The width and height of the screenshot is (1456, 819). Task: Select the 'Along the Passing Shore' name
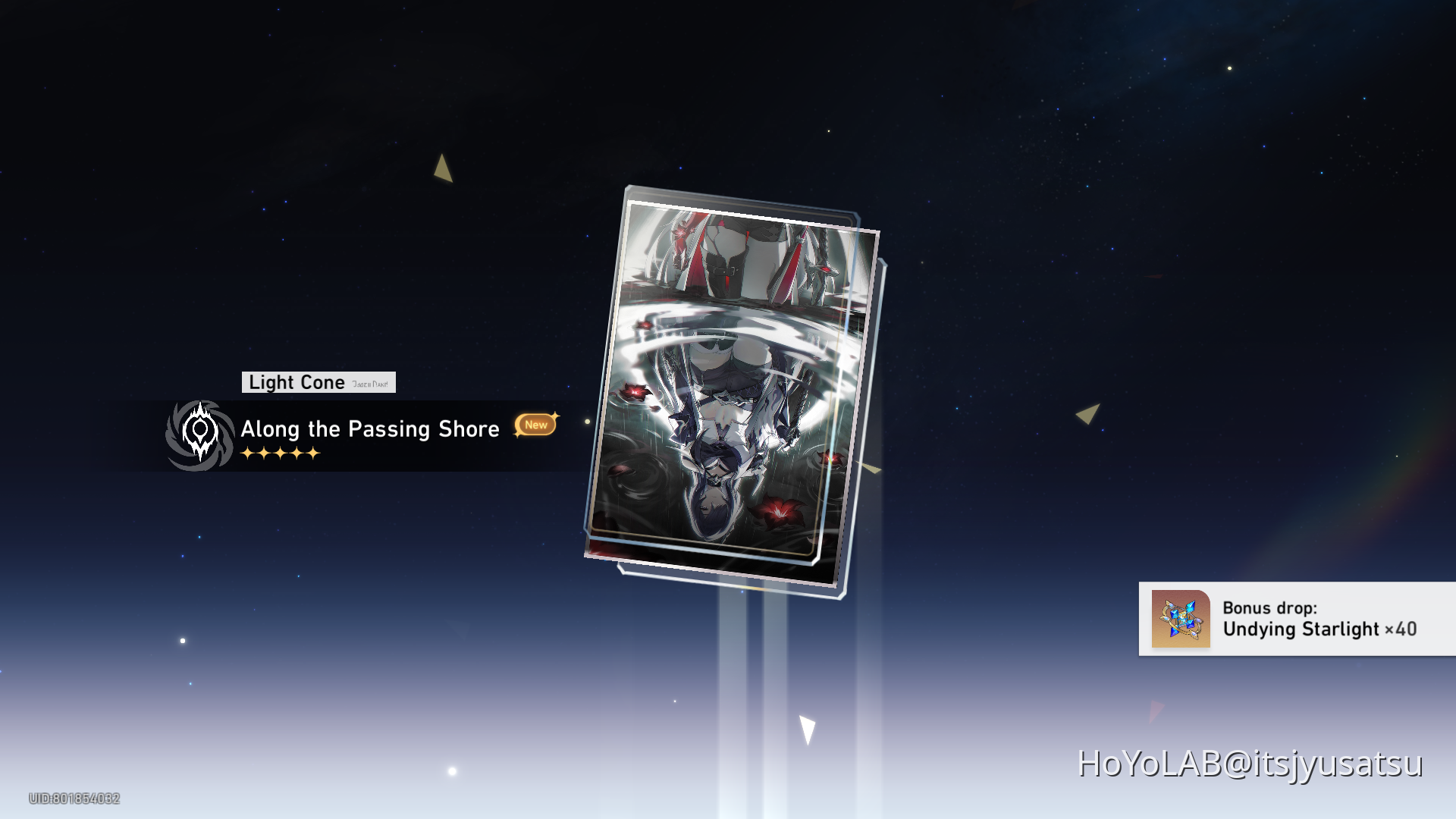pos(370,429)
